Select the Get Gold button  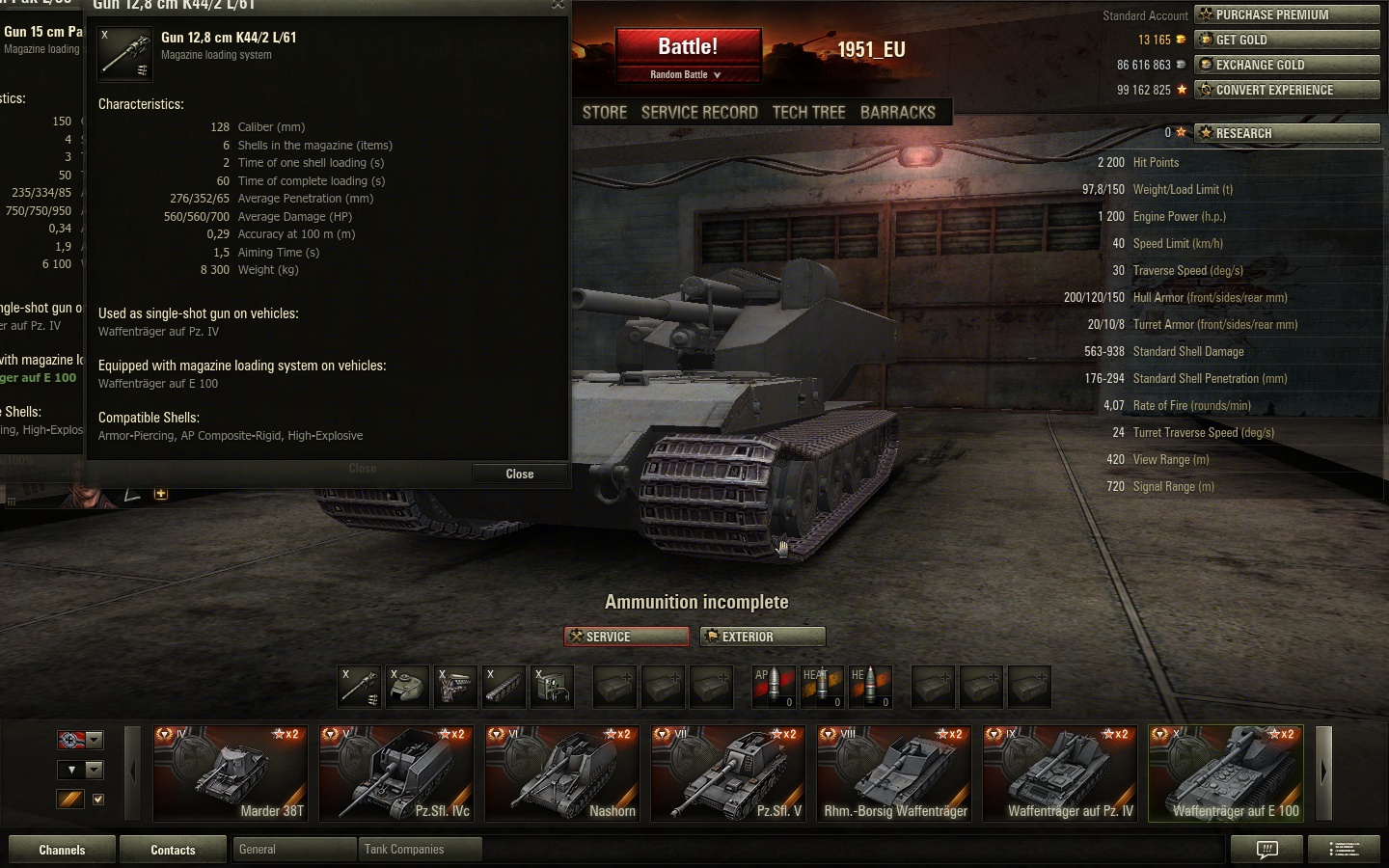1287,40
